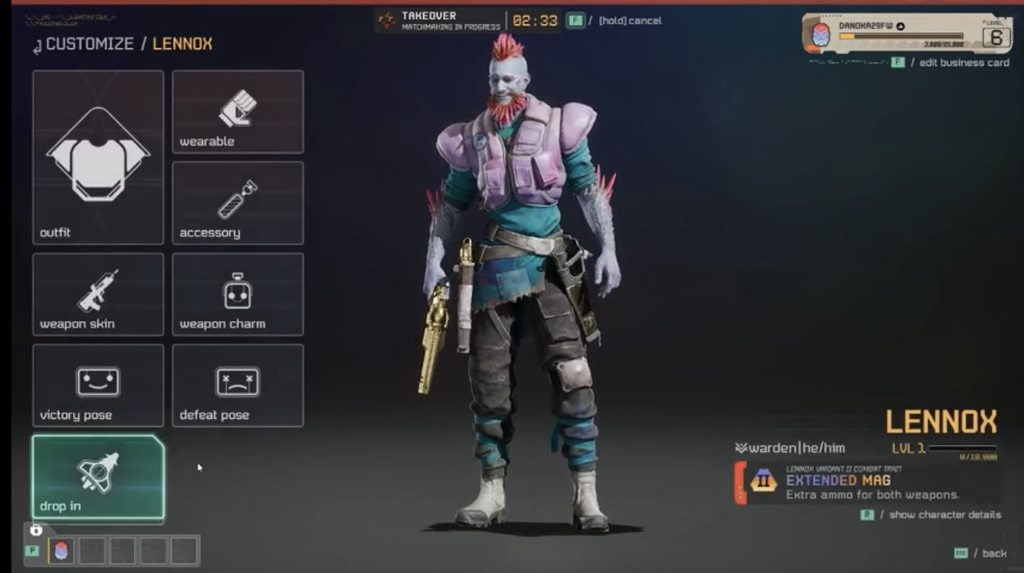Viewport: 1024px width, 573px height.
Task: Choose the weapon skin tile
Action: (x=98, y=294)
